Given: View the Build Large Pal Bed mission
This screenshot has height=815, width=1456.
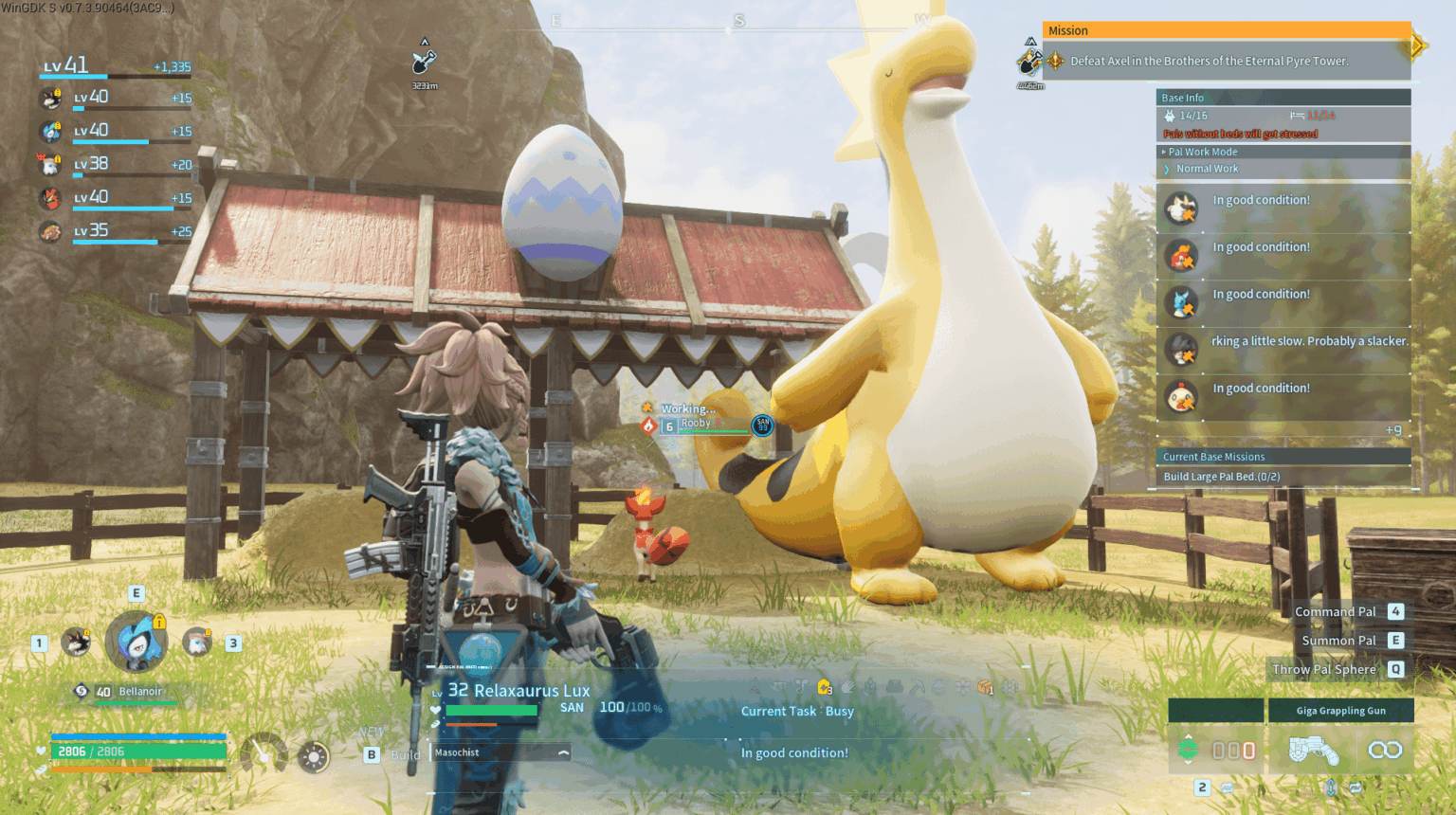Looking at the screenshot, I should pos(1221,477).
